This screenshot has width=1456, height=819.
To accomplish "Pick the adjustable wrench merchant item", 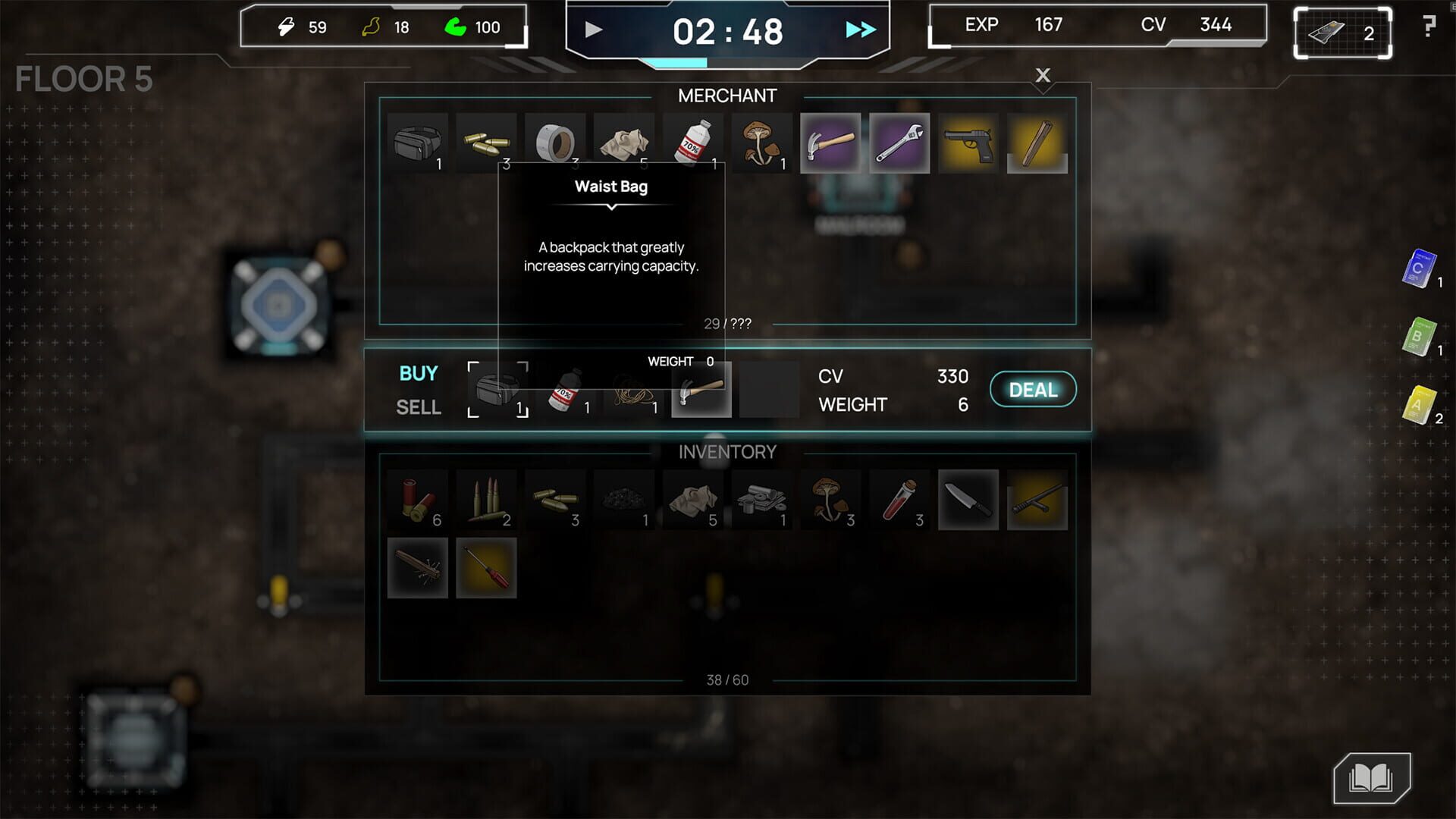I will 899,142.
